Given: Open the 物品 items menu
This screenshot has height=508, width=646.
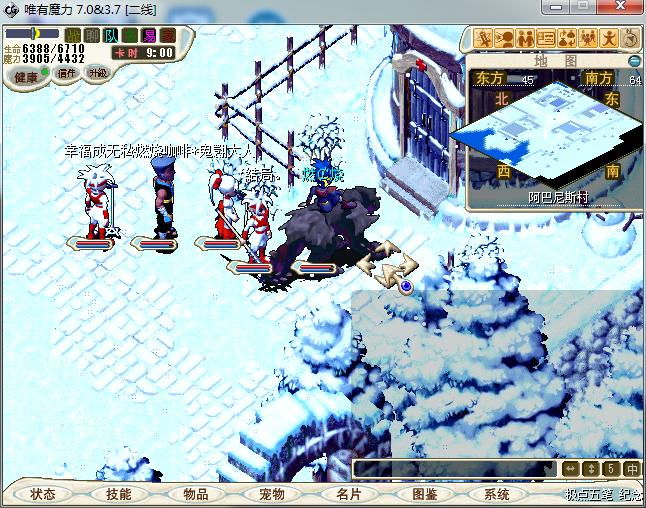Looking at the screenshot, I should [196, 494].
